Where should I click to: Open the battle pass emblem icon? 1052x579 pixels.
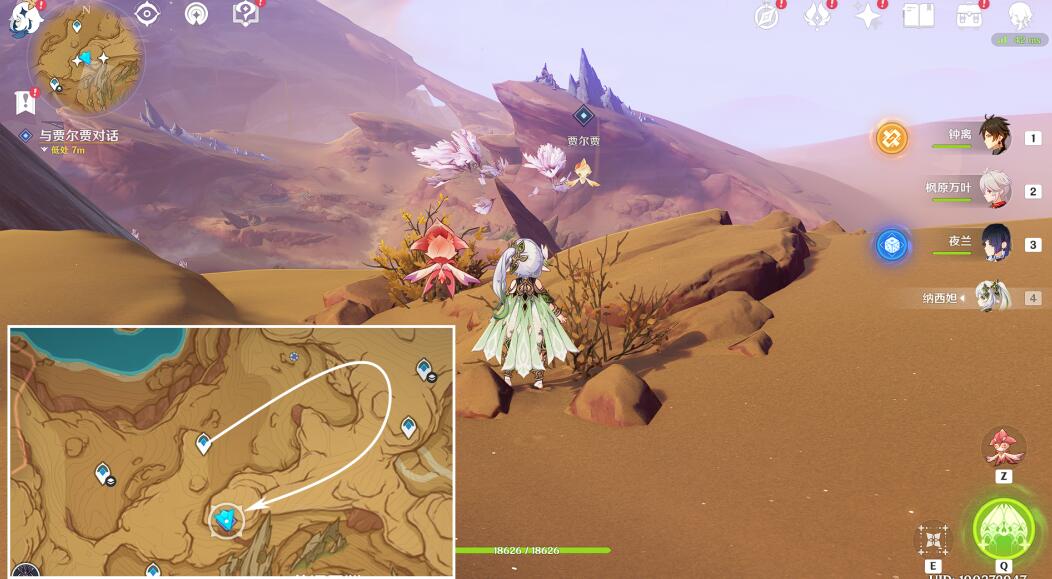[819, 16]
